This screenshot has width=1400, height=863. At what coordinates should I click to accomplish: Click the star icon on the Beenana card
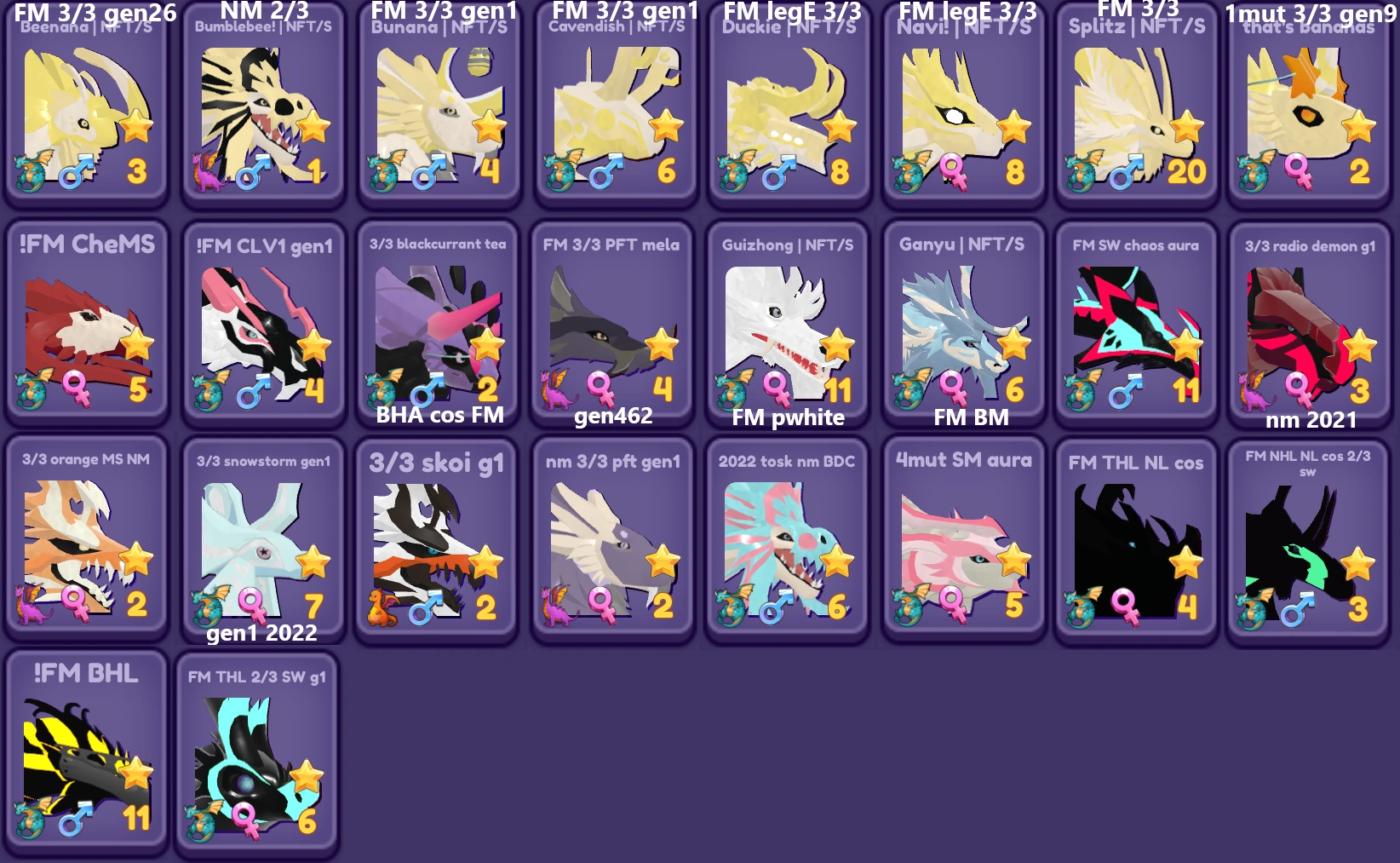point(136,124)
